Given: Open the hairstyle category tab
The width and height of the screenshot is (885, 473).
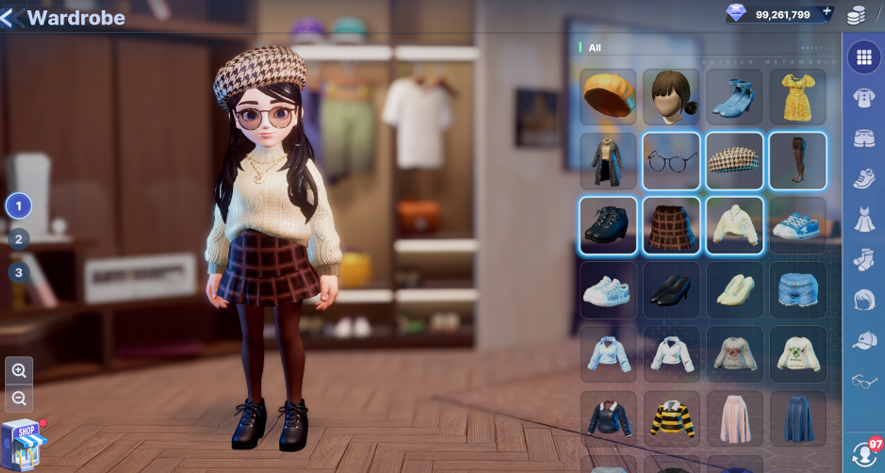Looking at the screenshot, I should coord(864,300).
